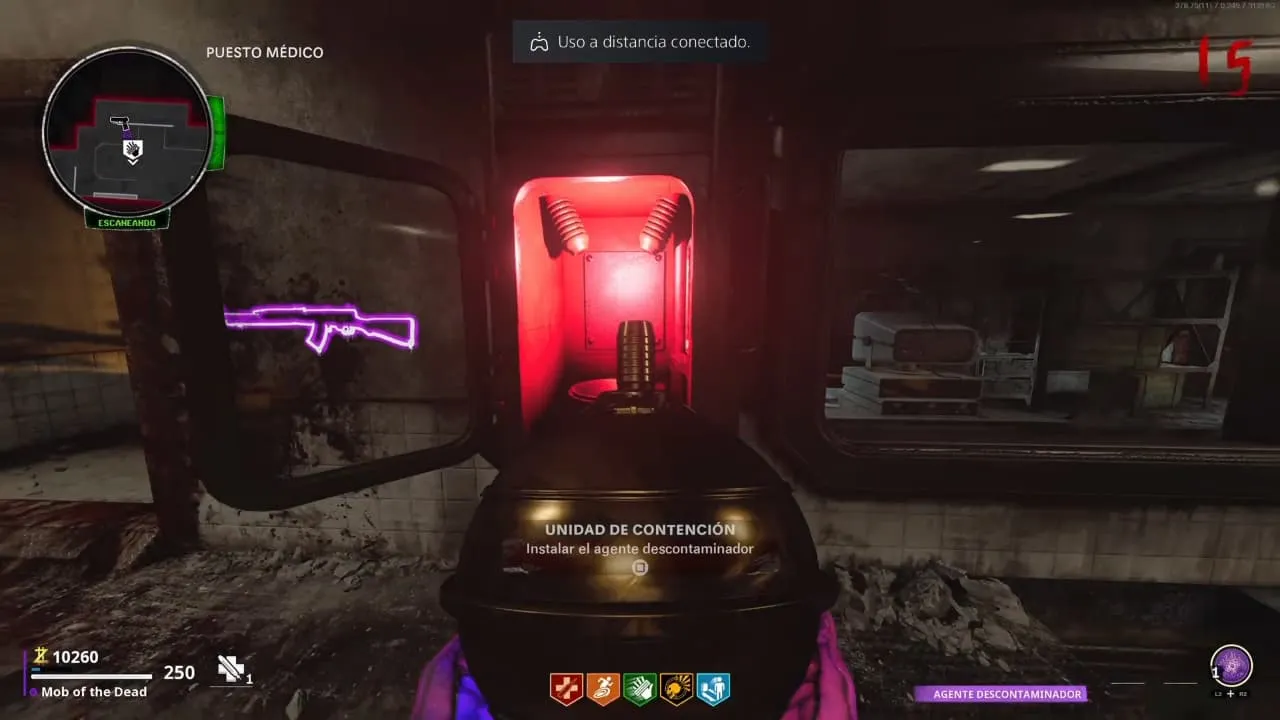Image resolution: width=1280 pixels, height=720 pixels.
Task: Select the red Juggernog perk icon
Action: coord(566,689)
